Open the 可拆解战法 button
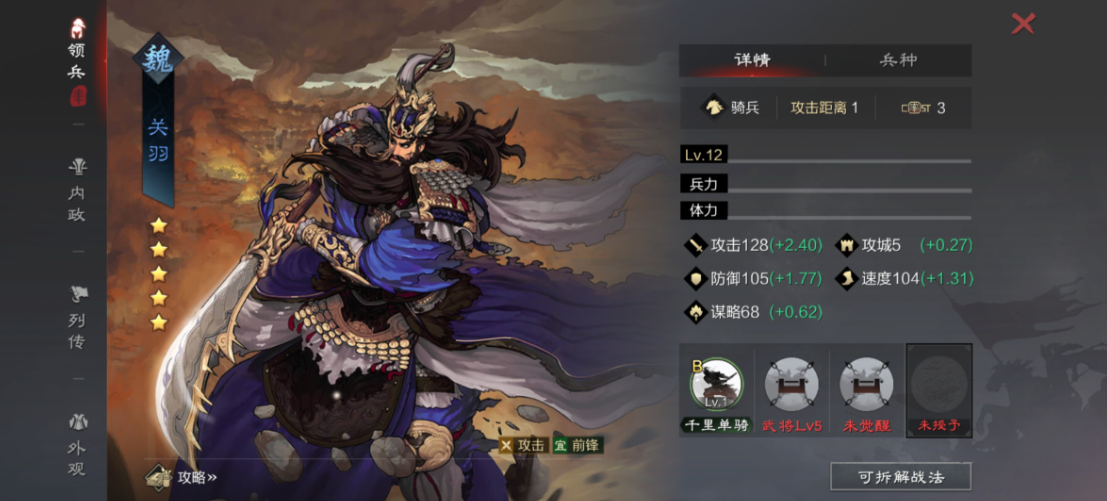 900,475
